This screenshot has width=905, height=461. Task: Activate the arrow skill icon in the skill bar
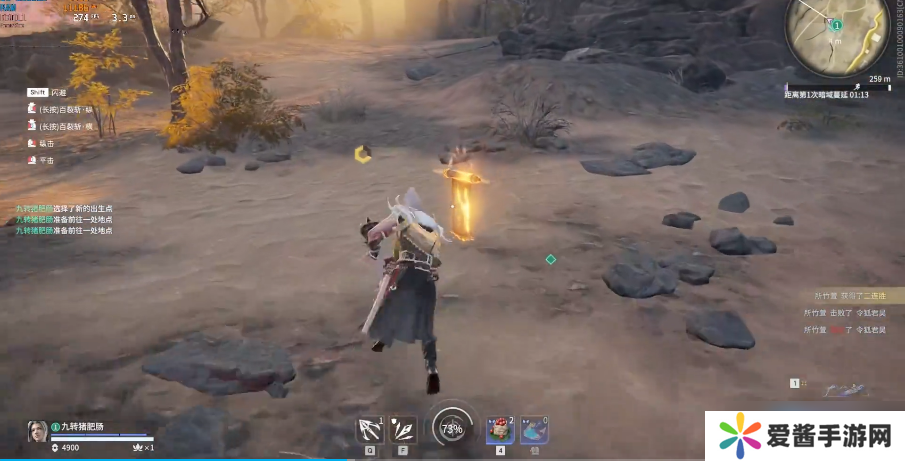point(371,428)
